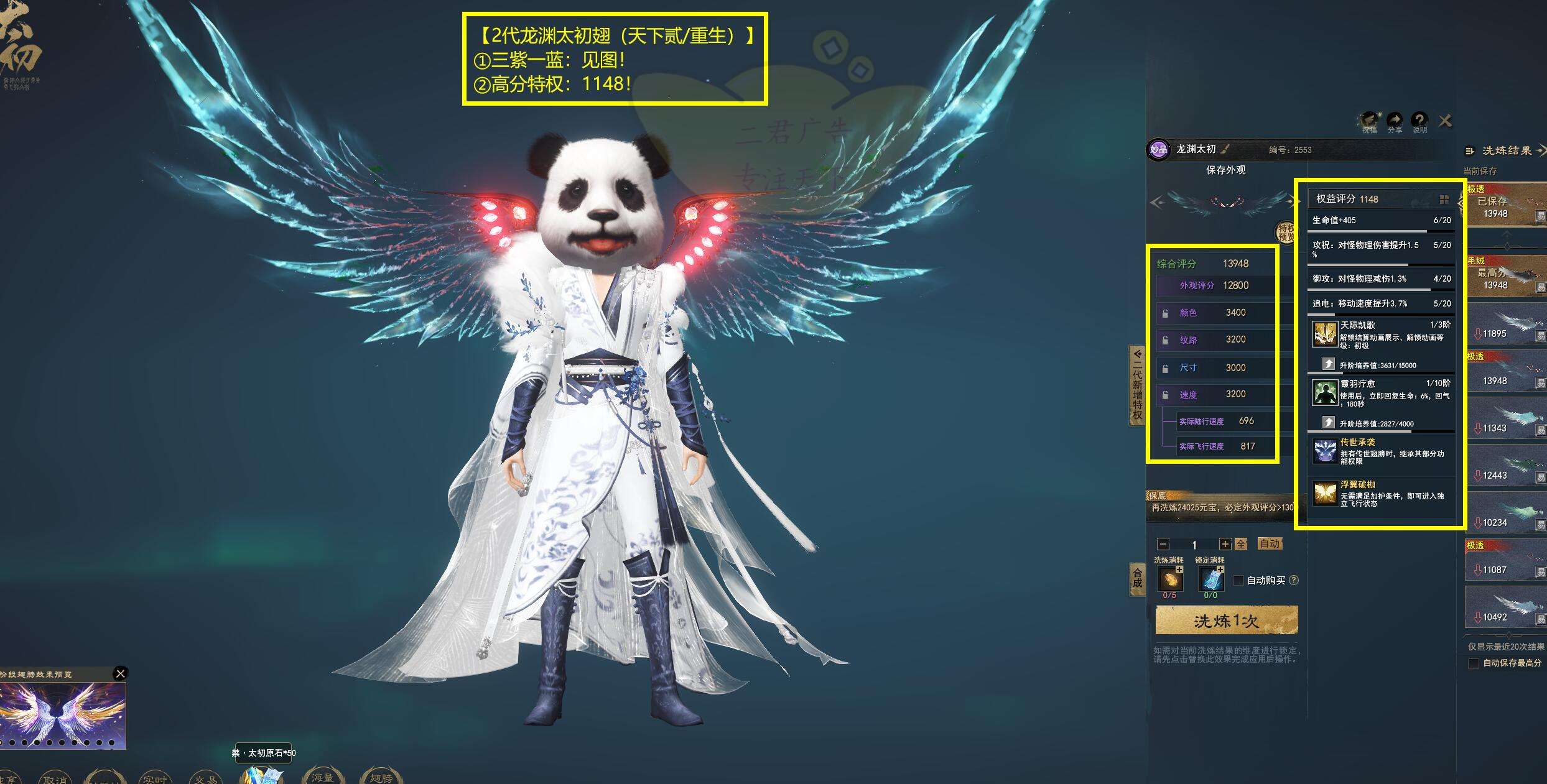The width and height of the screenshot is (1547, 784).
Task: Decrease refine count with the minus stepper
Action: click(1163, 544)
